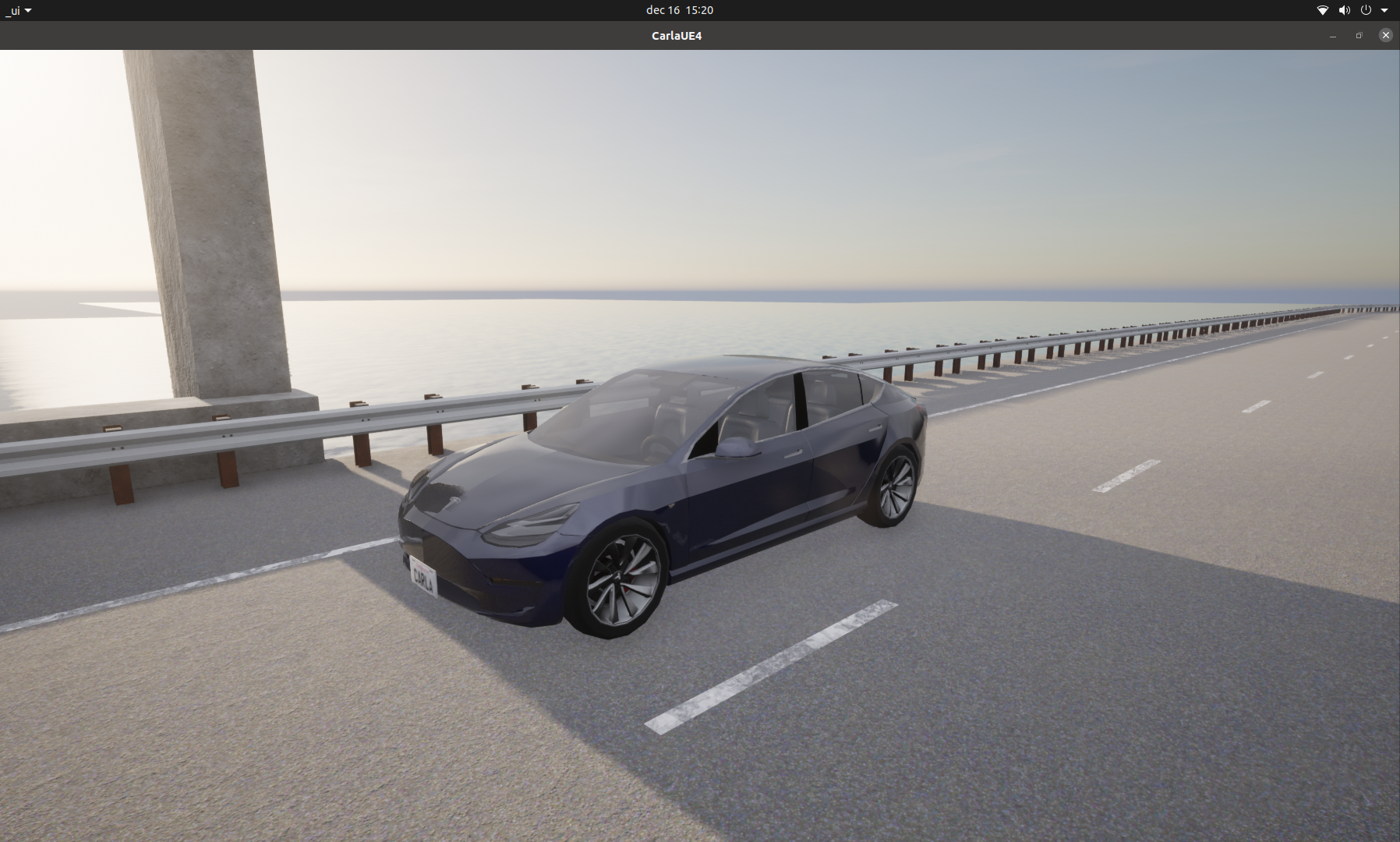Click the power icon in the top bar
This screenshot has height=842, width=1400.
(x=1364, y=10)
